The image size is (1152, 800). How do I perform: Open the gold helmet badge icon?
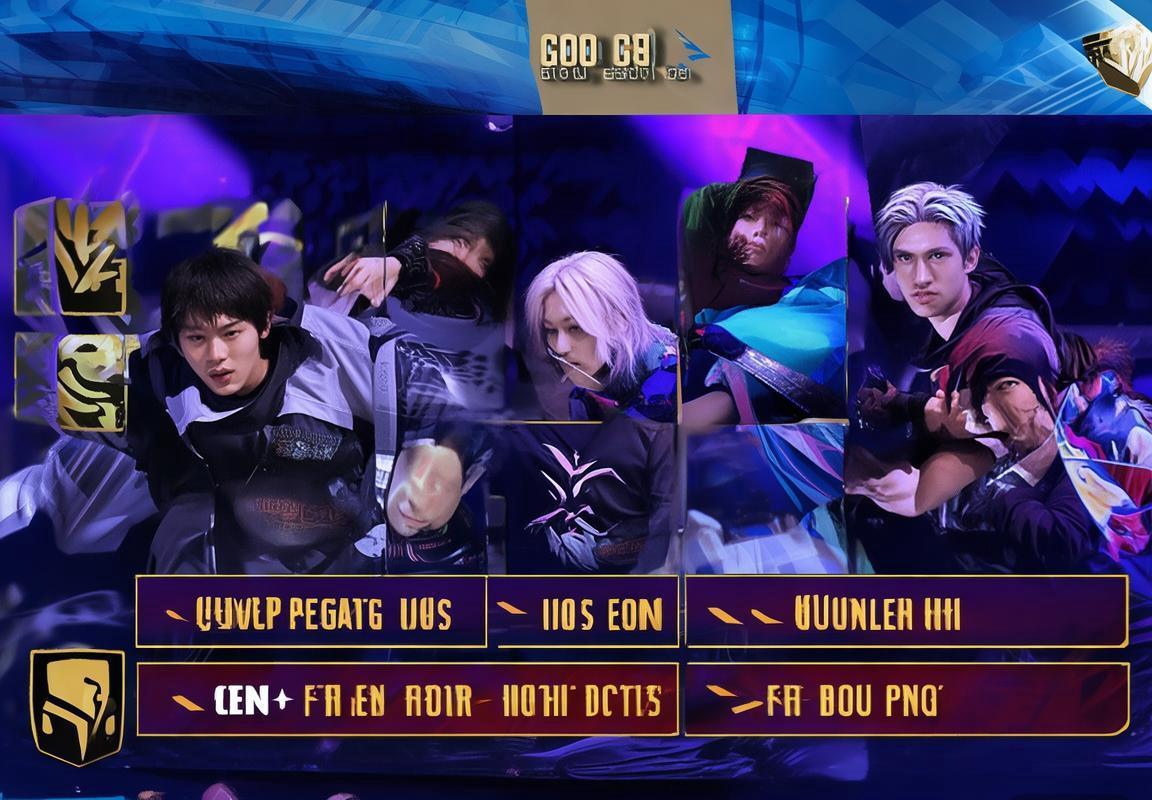77,706
